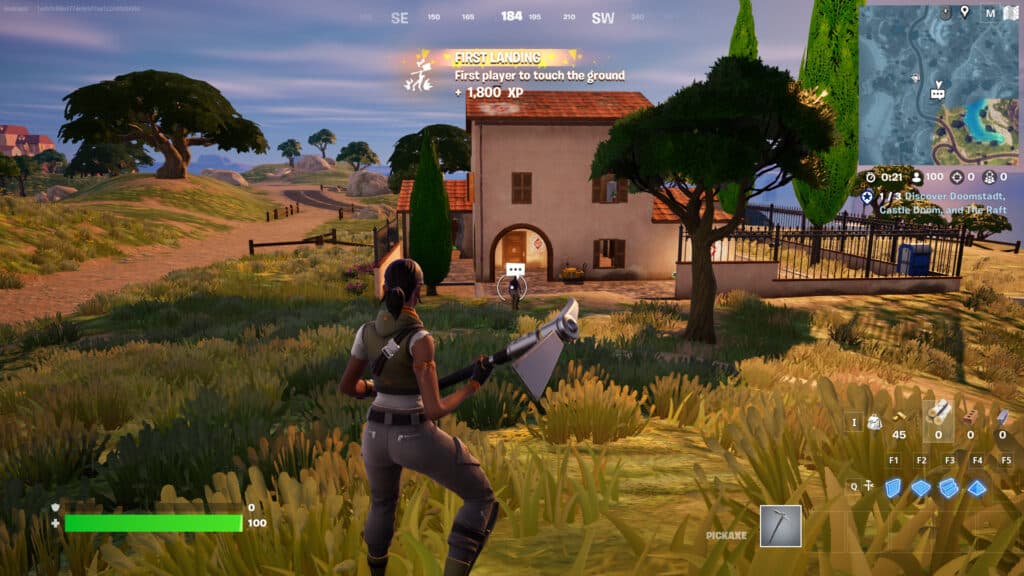
Task: Choose the wall building piece
Action: point(894,487)
